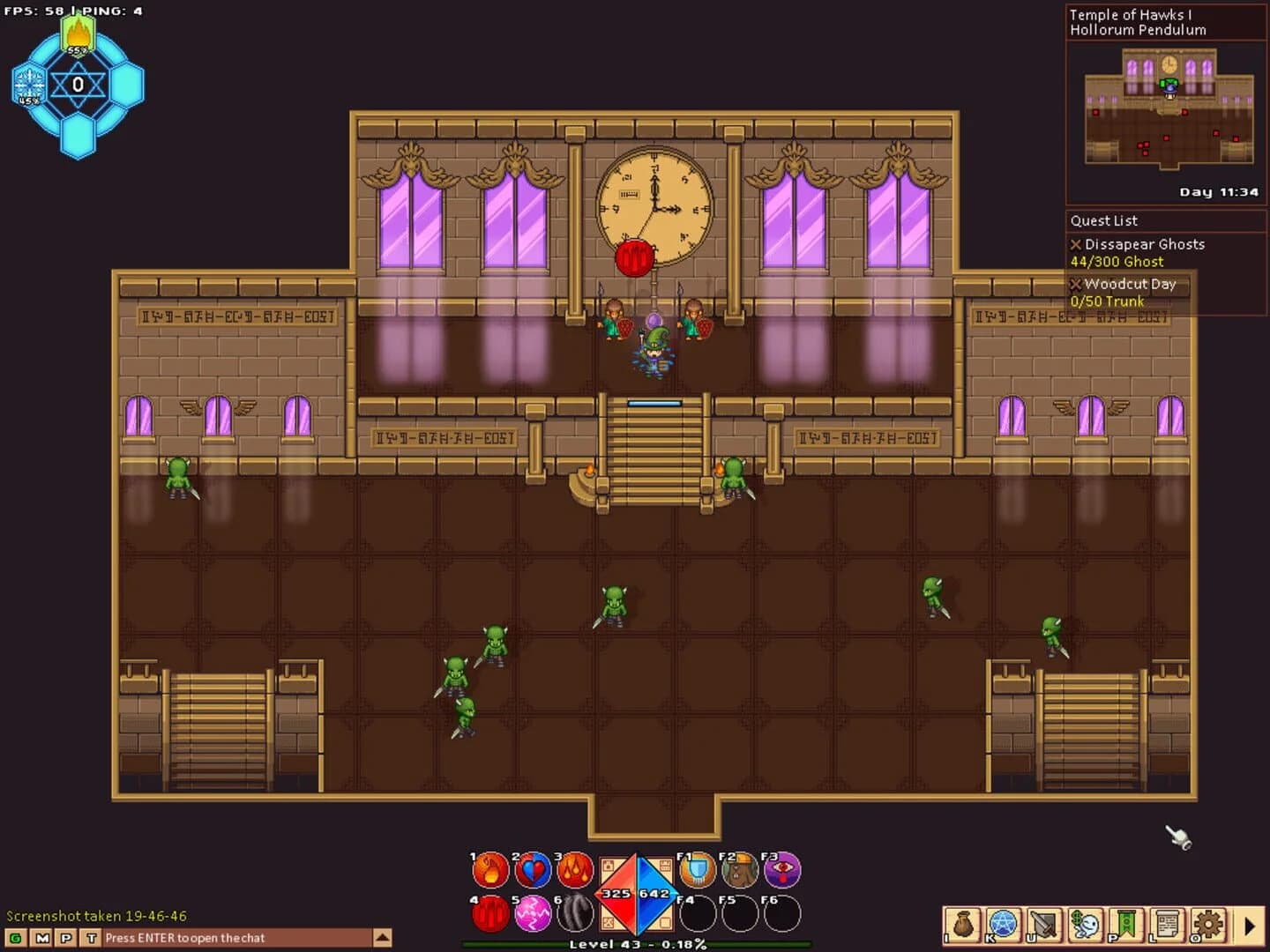Image resolution: width=1270 pixels, height=952 pixels.
Task: Switch to the T chat tab
Action: pyautogui.click(x=92, y=938)
